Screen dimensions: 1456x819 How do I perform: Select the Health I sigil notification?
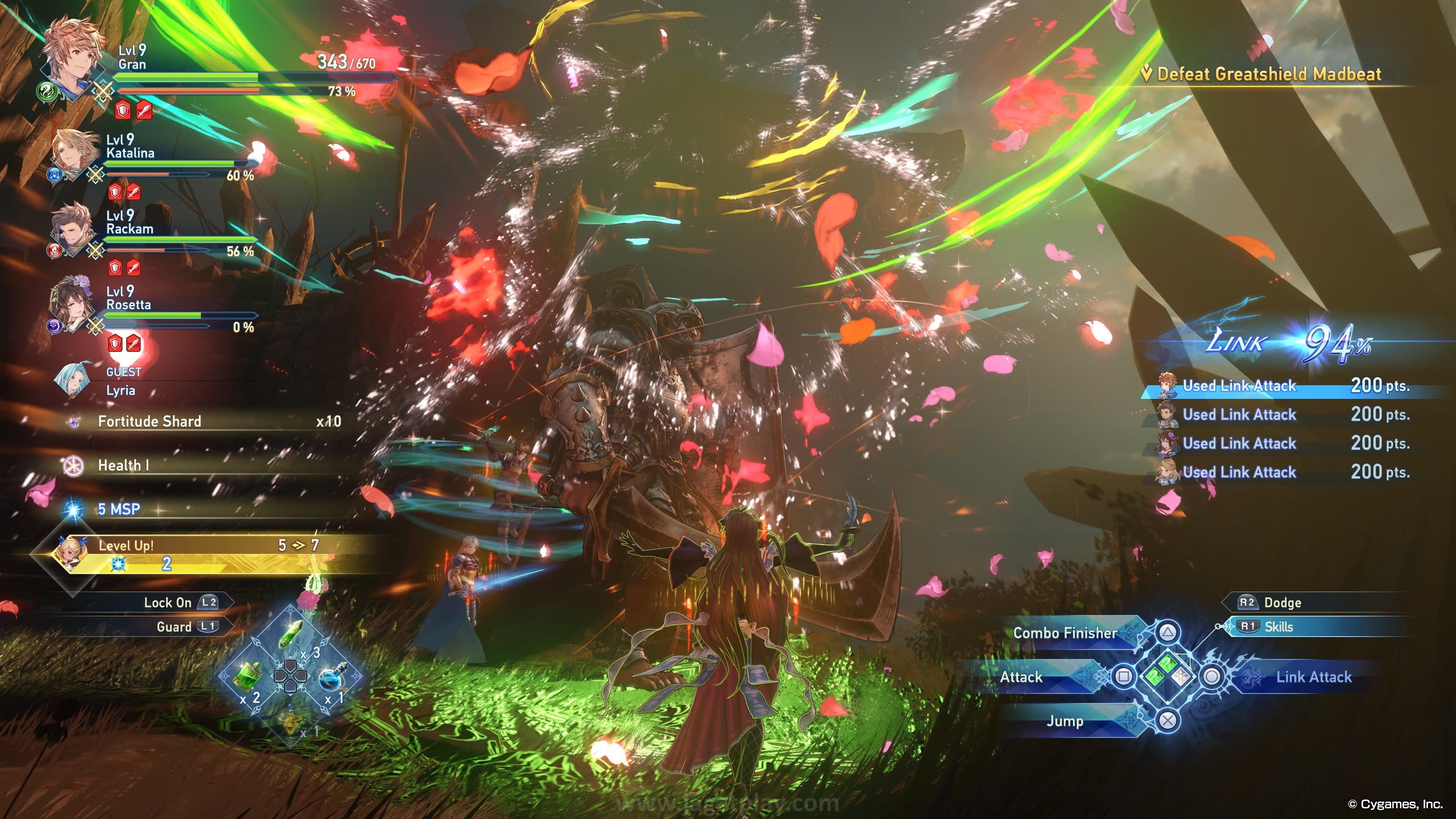pyautogui.click(x=123, y=465)
